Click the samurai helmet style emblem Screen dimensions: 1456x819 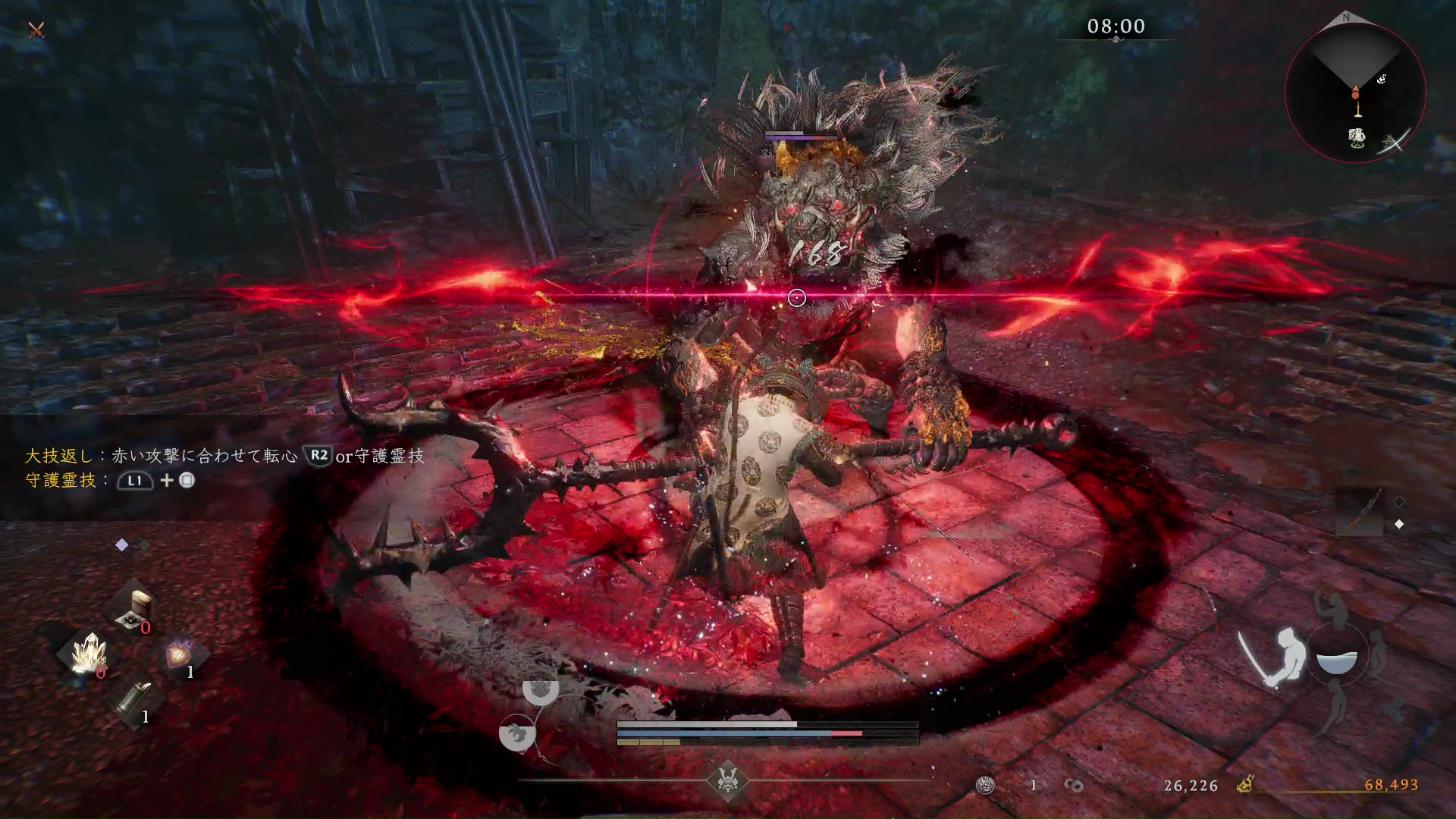pyautogui.click(x=727, y=779)
